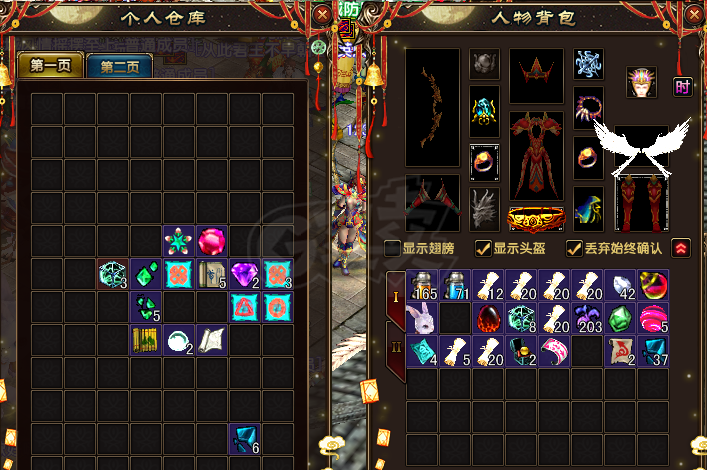
Task: Click the equipped red armor slot
Action: (537, 154)
